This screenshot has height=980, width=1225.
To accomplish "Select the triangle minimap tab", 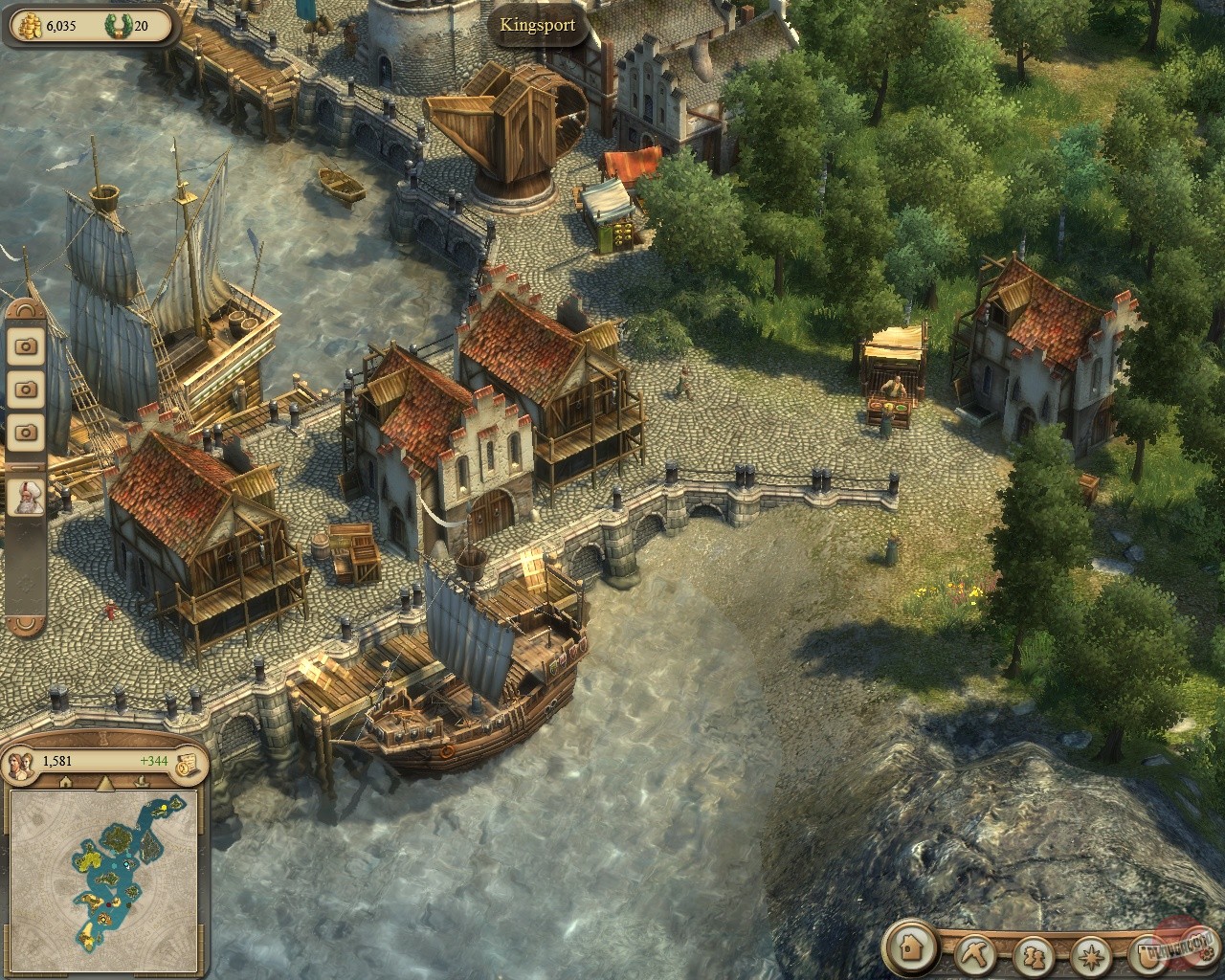I will (104, 783).
